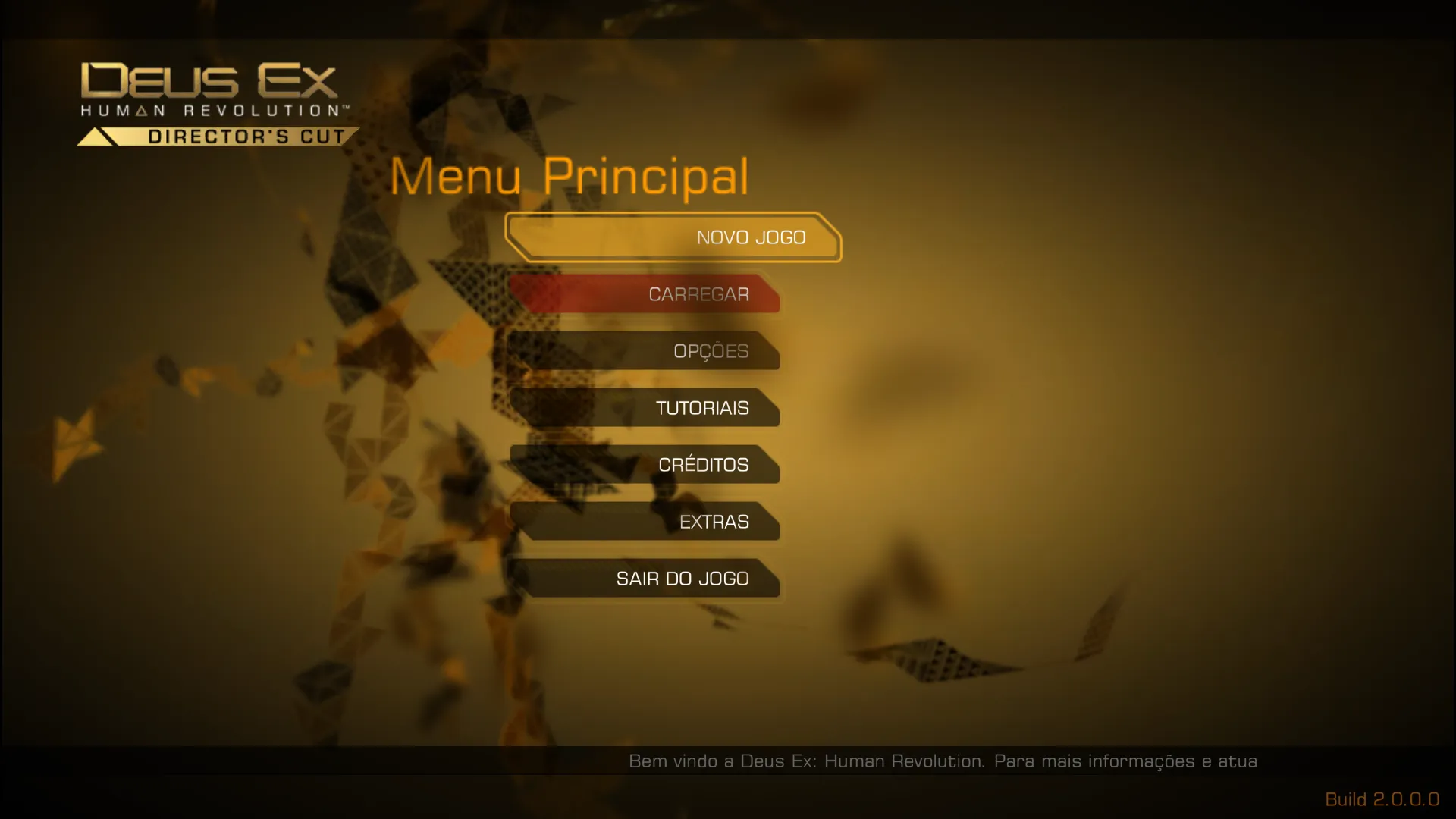The image size is (1456, 819).
Task: Choose Sair do Jogo to quit
Action: click(x=646, y=579)
